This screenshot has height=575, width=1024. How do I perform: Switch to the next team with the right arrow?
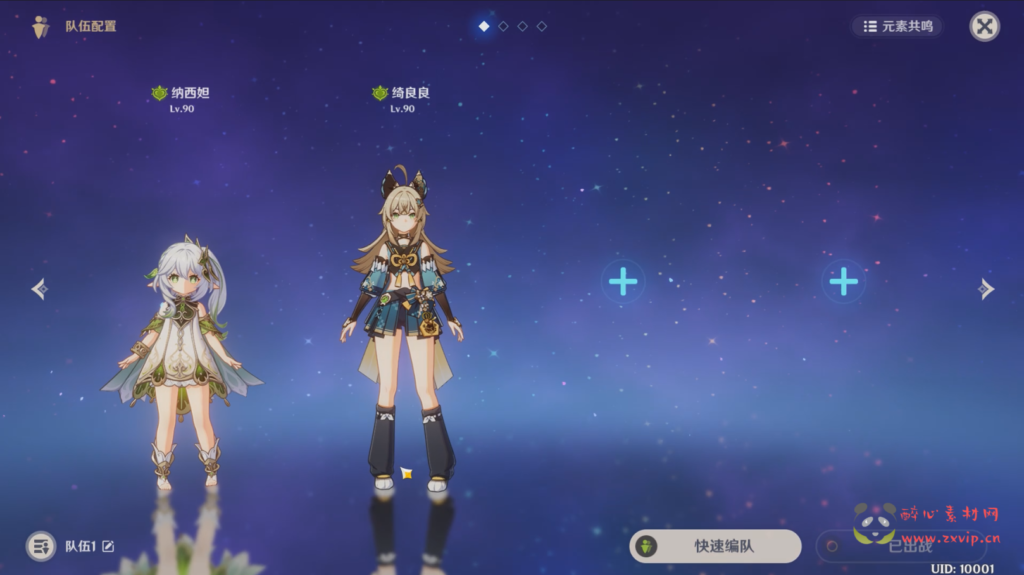(986, 289)
